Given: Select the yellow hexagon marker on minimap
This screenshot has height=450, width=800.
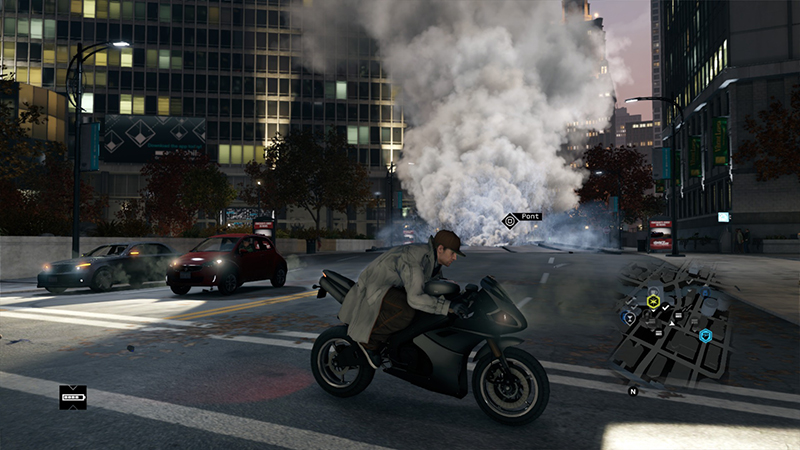Looking at the screenshot, I should tap(653, 301).
